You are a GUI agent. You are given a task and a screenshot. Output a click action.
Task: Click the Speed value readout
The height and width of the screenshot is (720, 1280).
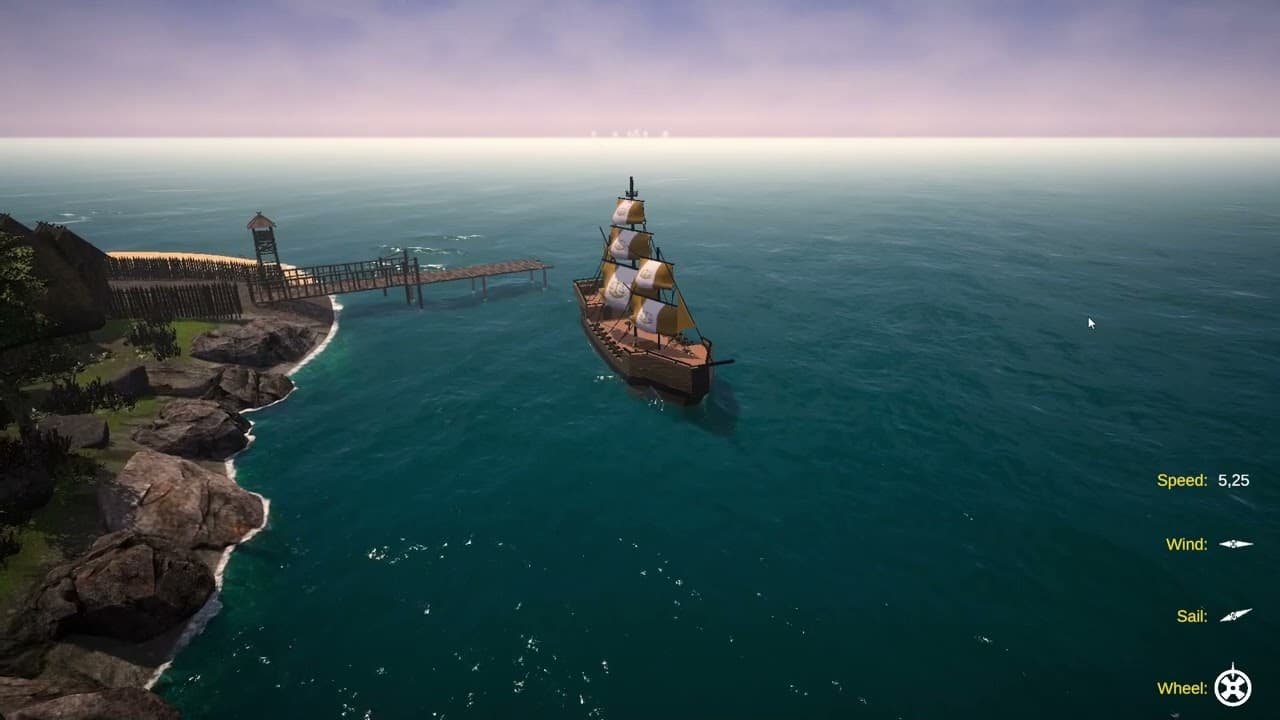[1233, 481]
